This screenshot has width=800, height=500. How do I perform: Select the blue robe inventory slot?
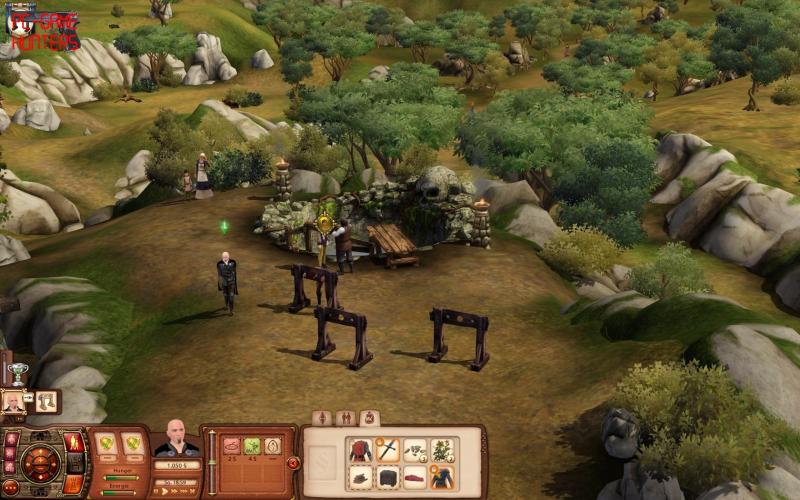point(442,478)
